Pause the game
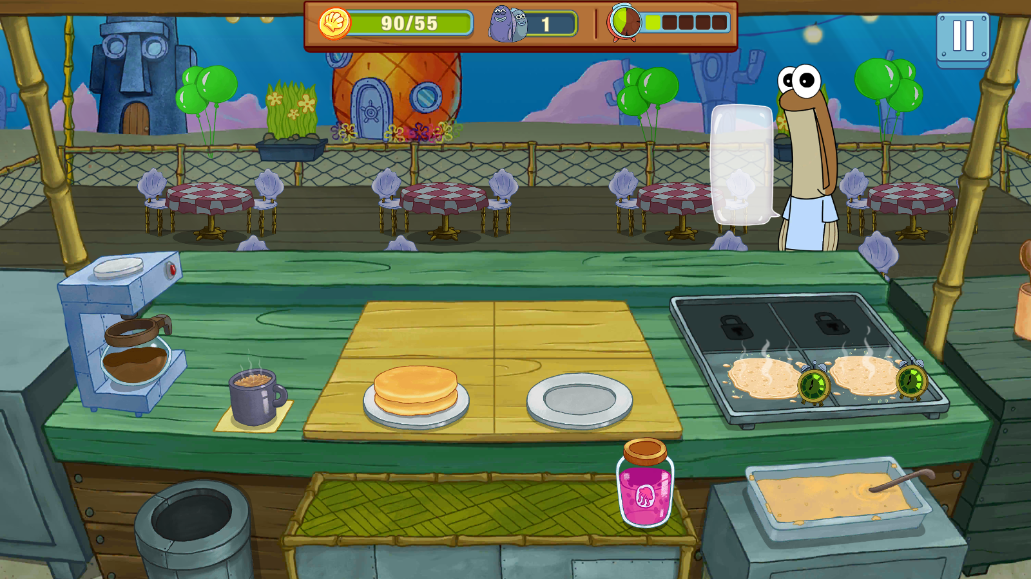This screenshot has height=579, width=1031. pyautogui.click(x=962, y=37)
